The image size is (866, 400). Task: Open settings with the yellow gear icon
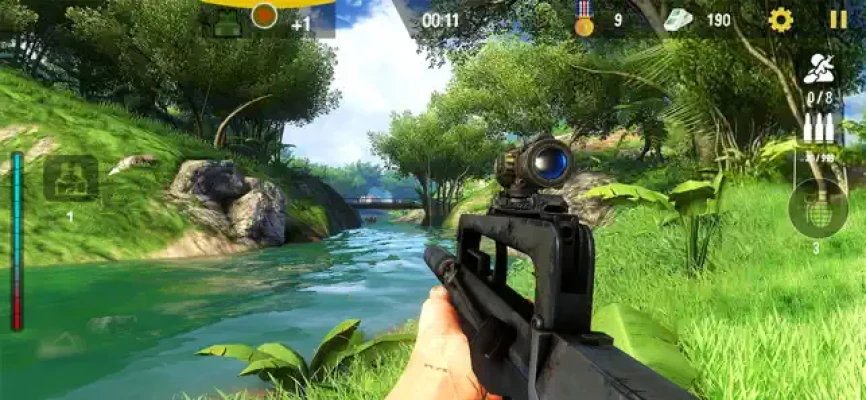point(780,19)
